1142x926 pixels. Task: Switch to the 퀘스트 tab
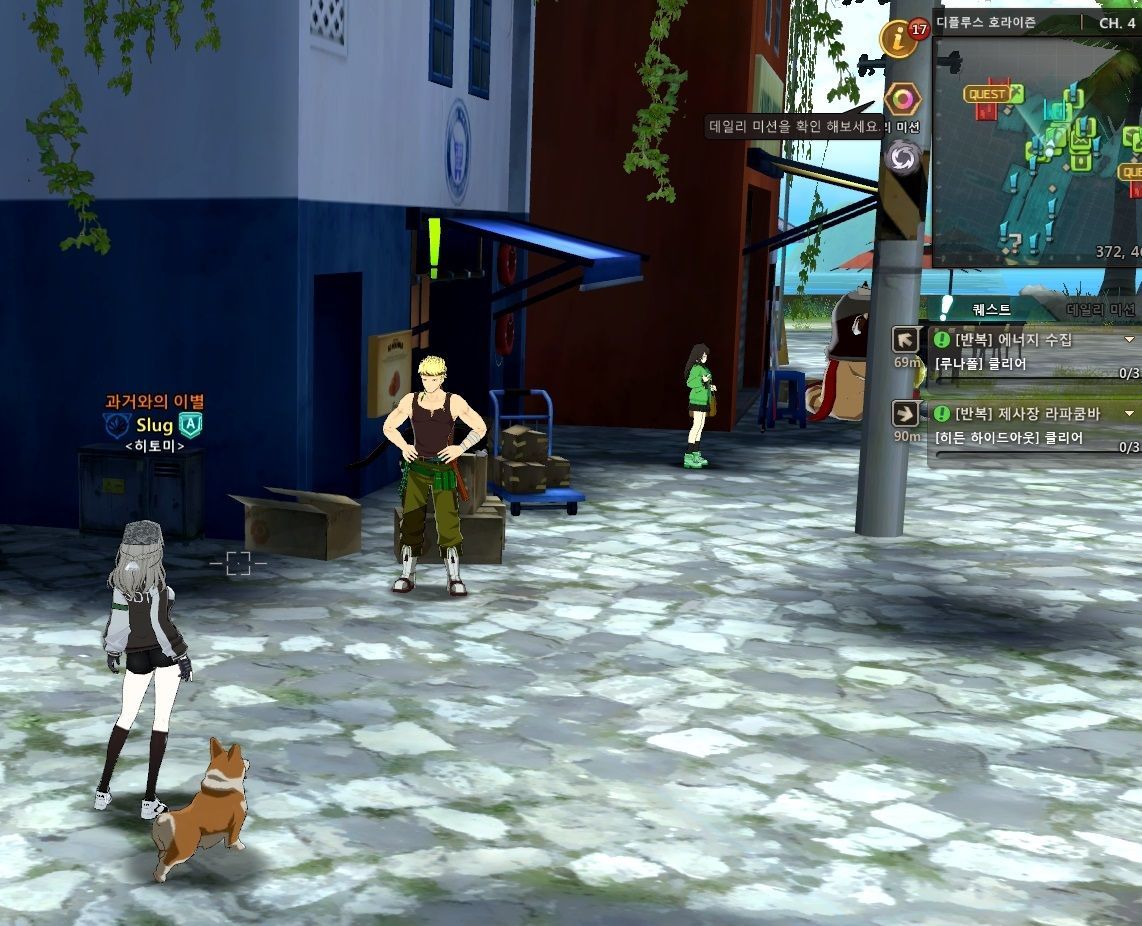991,311
